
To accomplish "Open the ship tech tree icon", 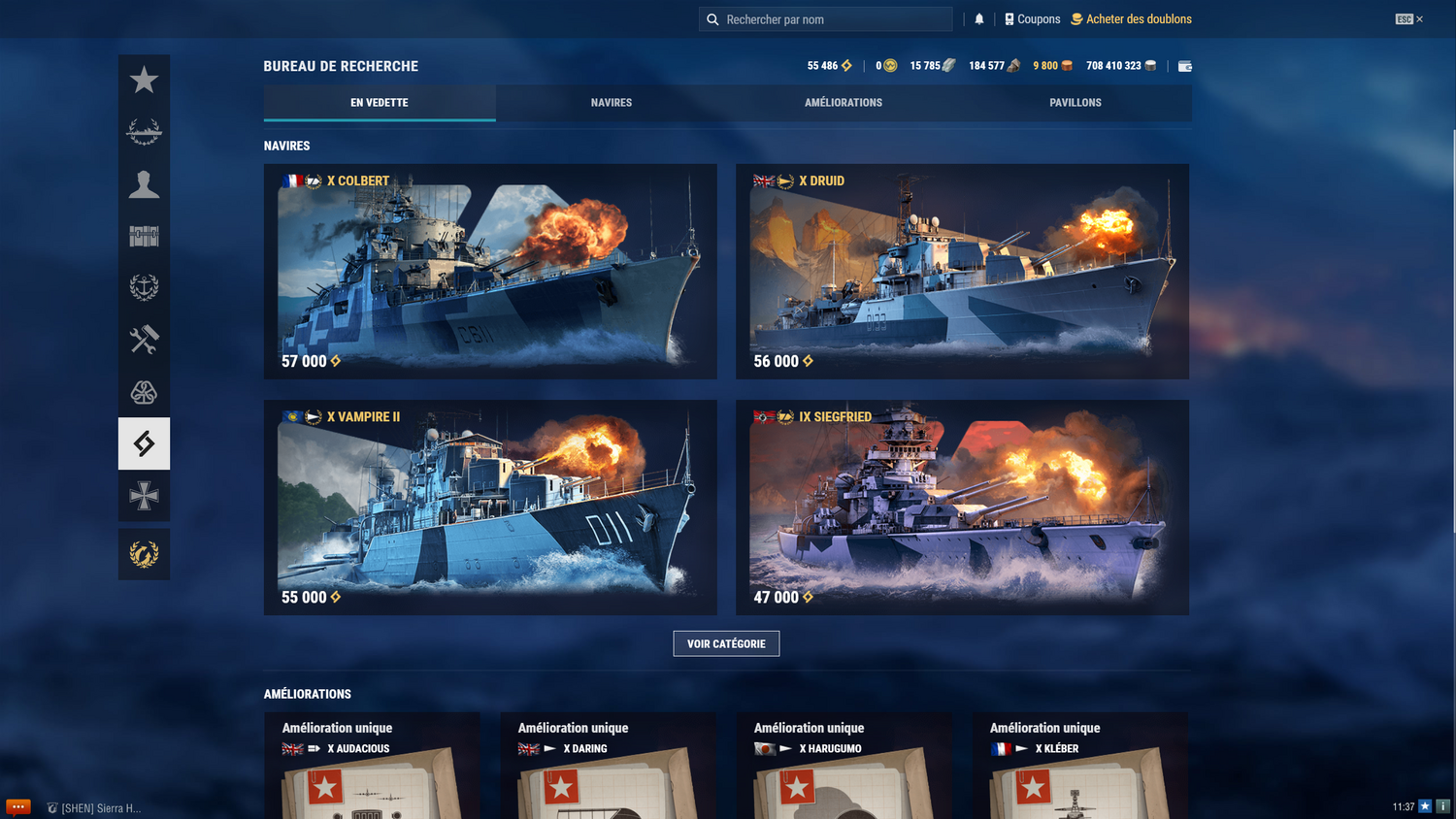I will 144,131.
